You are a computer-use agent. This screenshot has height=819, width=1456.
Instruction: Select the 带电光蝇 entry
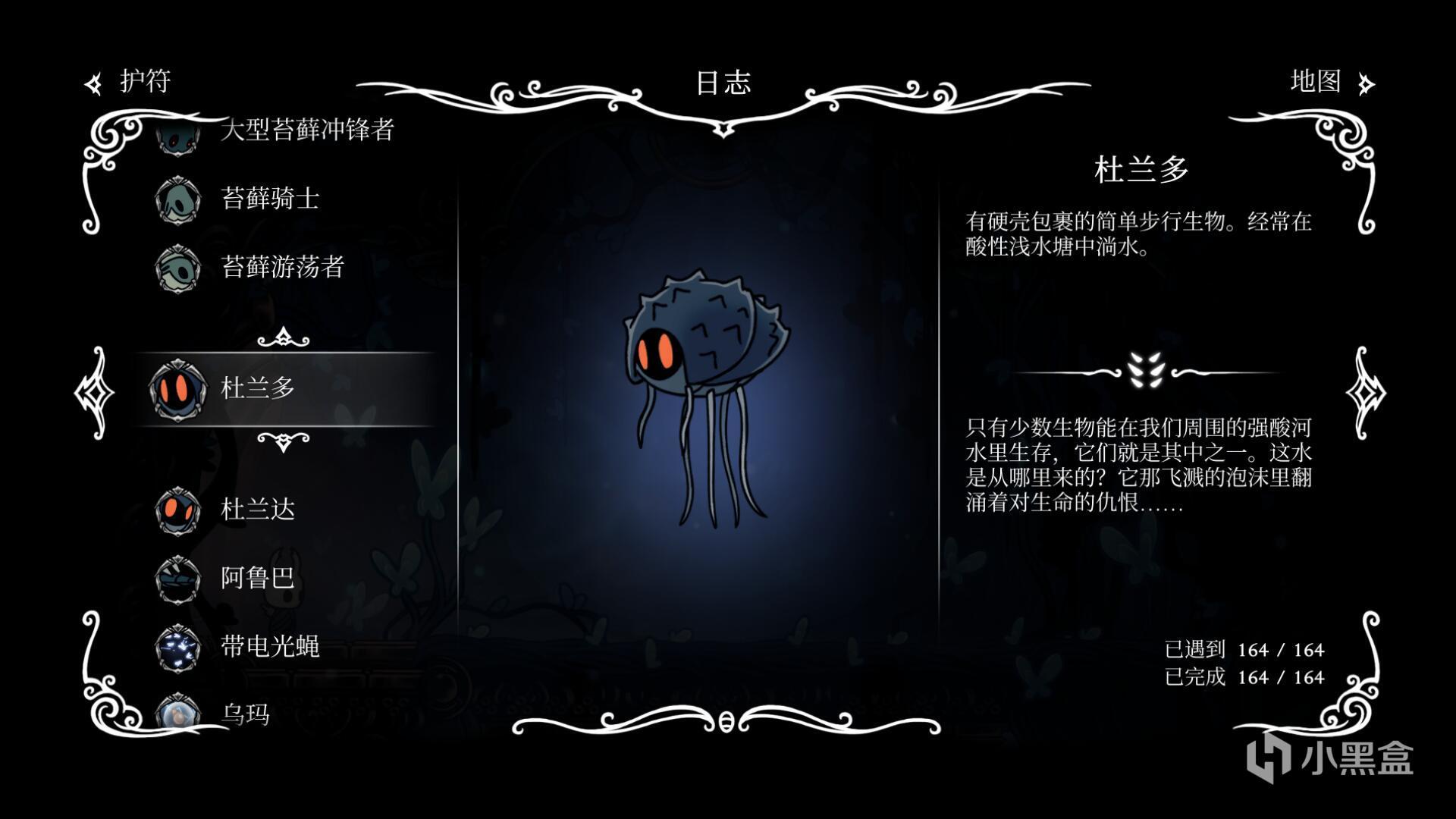[269, 646]
